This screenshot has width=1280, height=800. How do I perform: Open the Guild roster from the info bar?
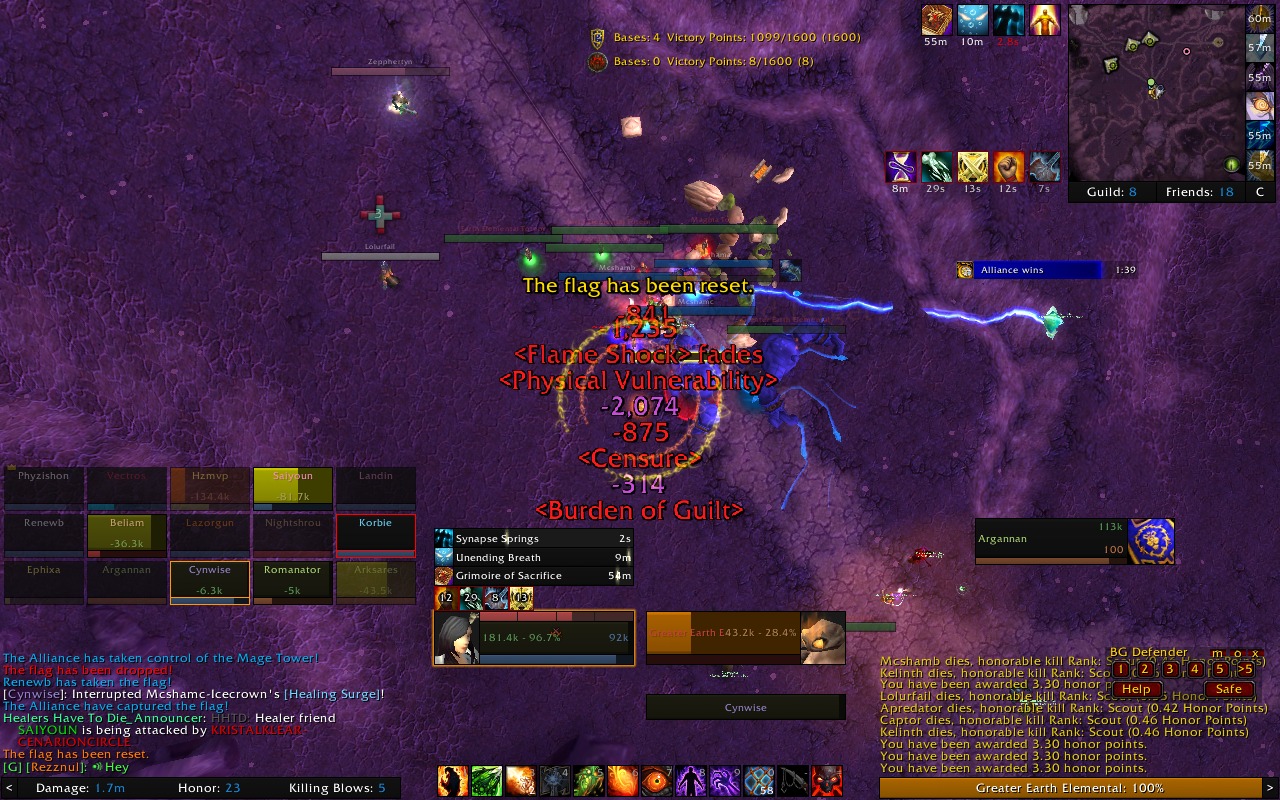[1111, 192]
